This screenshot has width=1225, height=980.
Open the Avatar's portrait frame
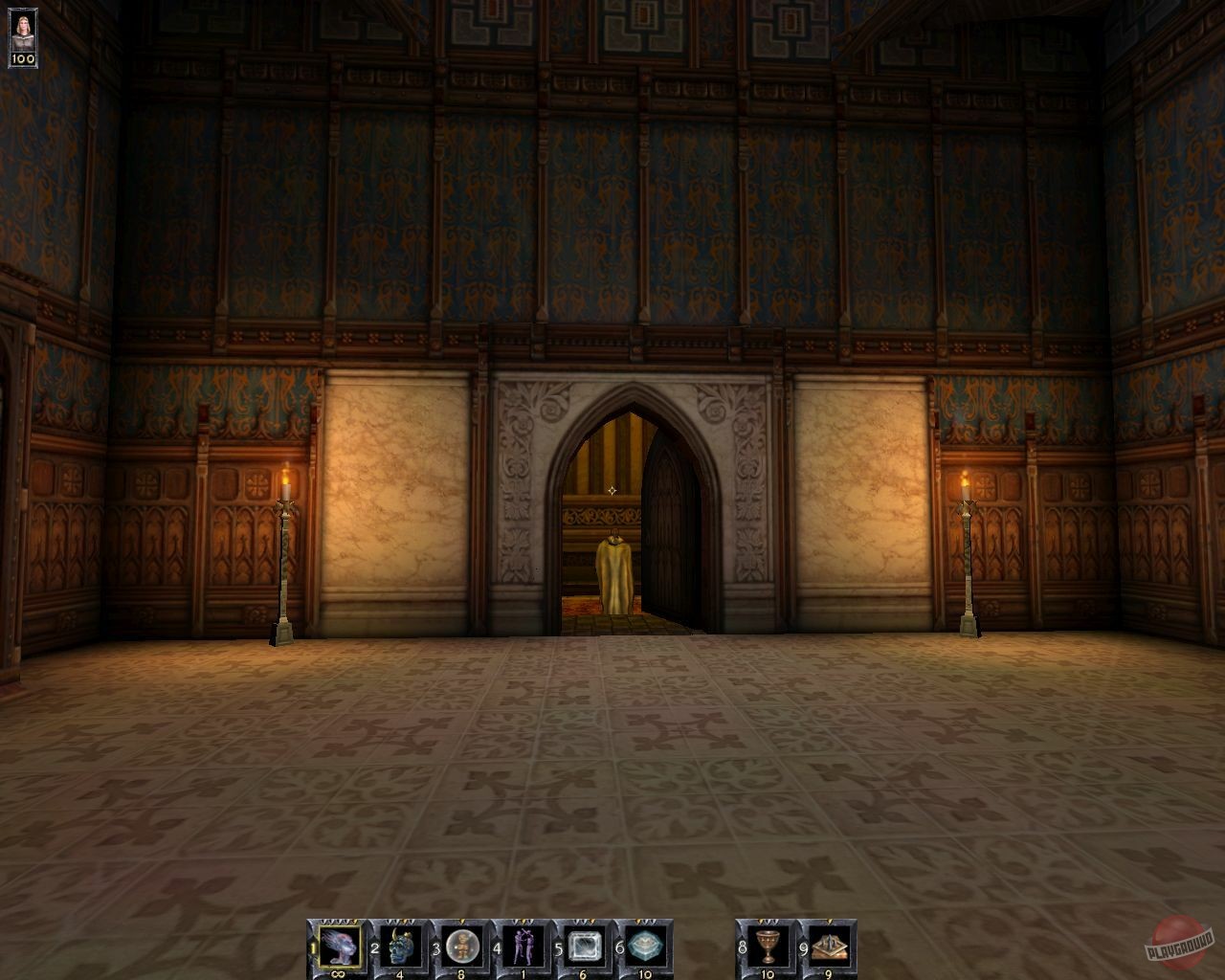(x=22, y=31)
